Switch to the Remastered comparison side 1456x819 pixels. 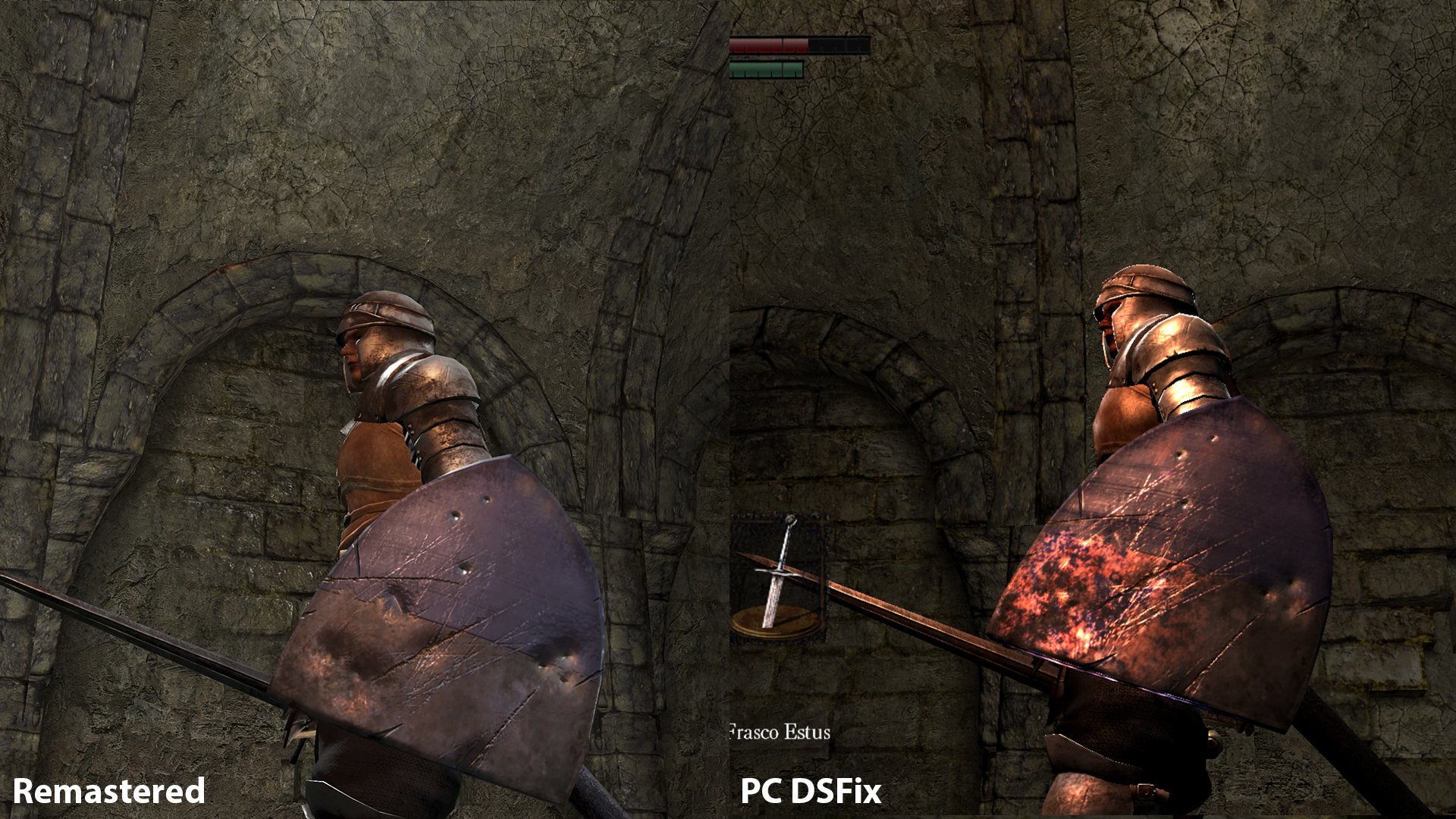(364, 409)
